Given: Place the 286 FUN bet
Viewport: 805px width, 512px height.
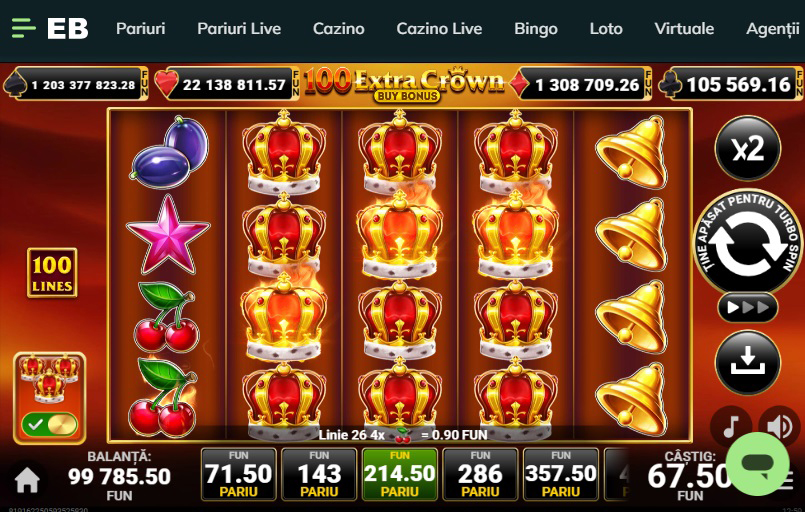Looking at the screenshot, I should pyautogui.click(x=480, y=474).
